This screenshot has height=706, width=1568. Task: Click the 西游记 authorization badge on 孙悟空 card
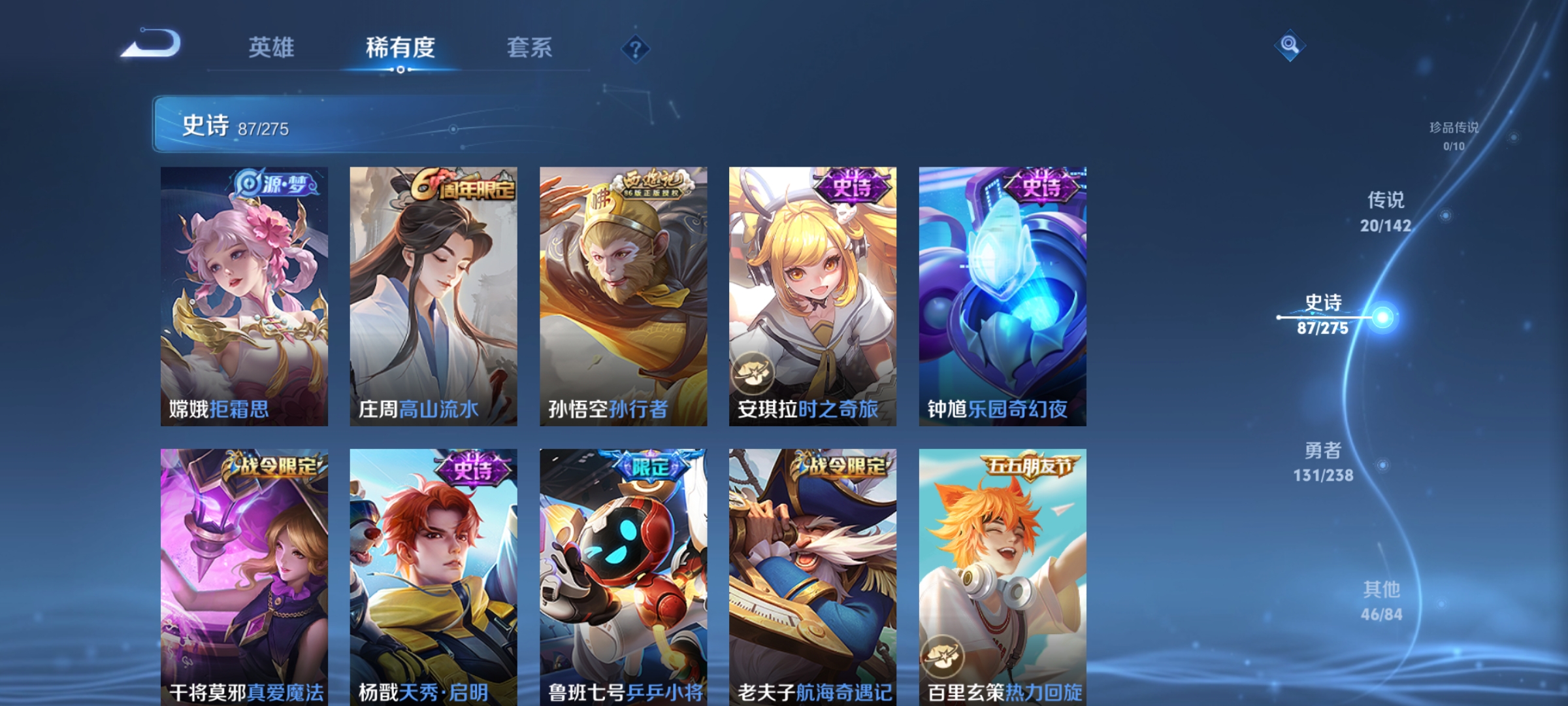[x=654, y=184]
